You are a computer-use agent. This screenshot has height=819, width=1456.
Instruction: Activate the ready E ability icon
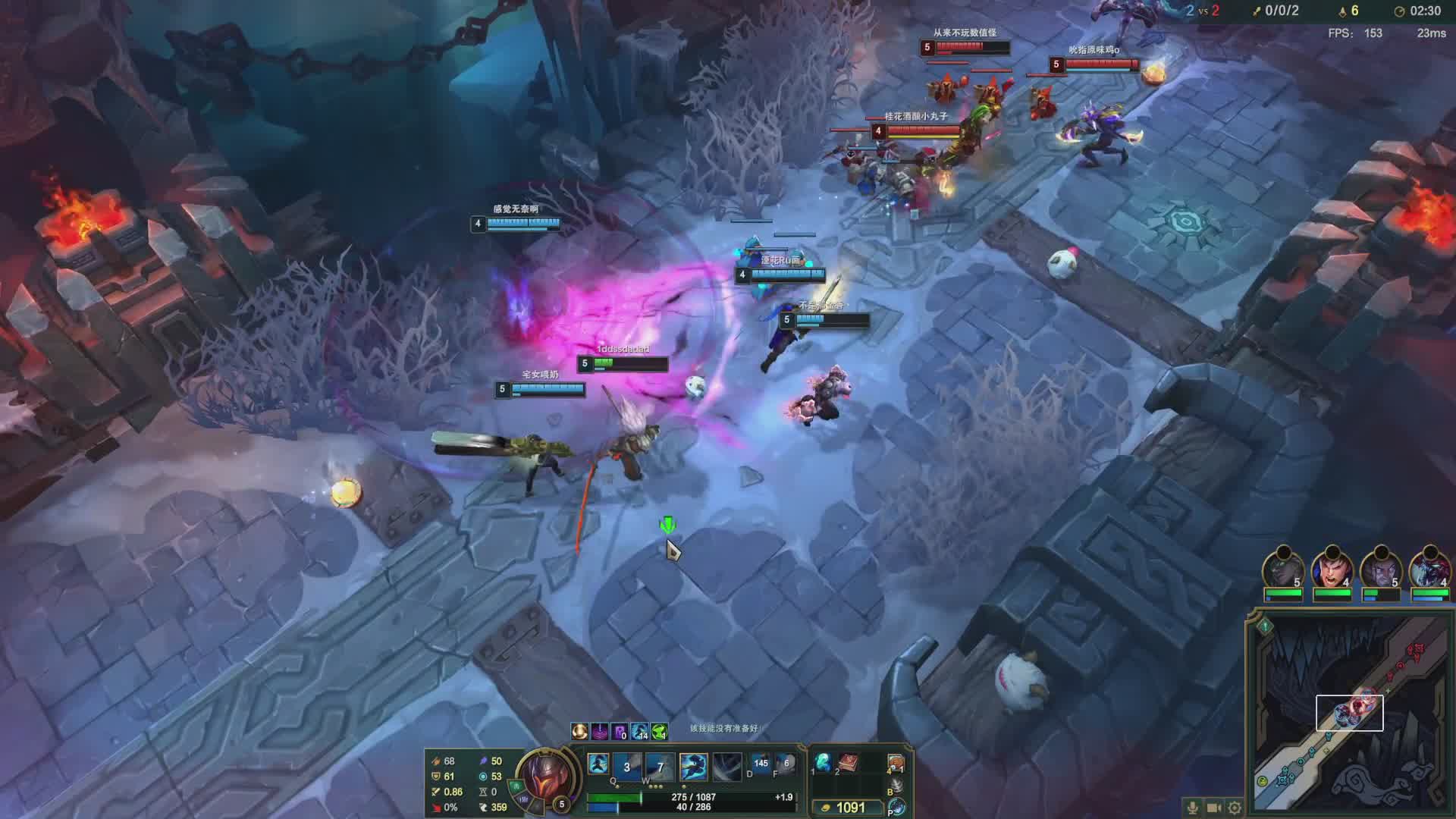[693, 767]
